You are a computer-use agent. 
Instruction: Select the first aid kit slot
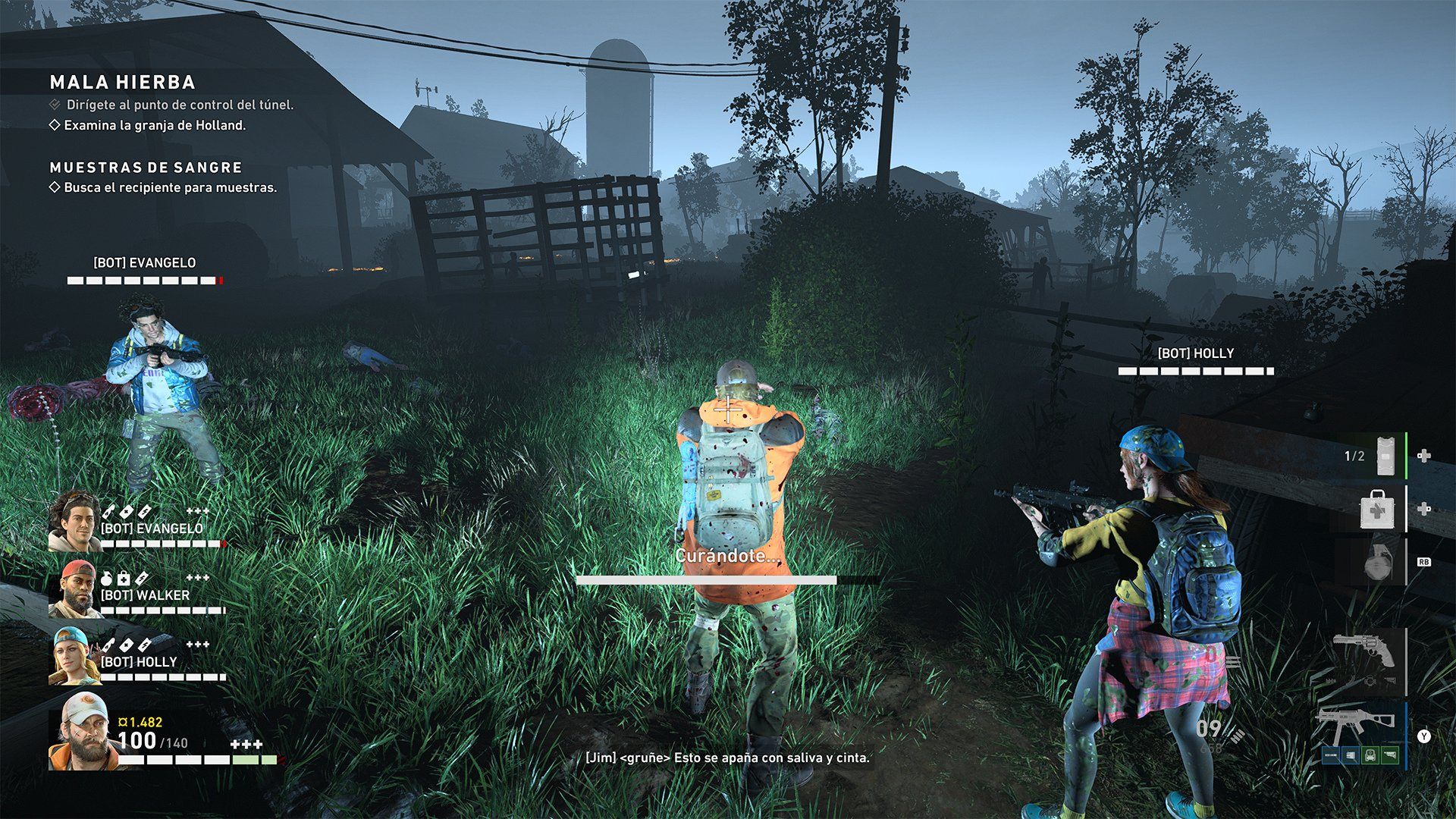(x=1376, y=509)
